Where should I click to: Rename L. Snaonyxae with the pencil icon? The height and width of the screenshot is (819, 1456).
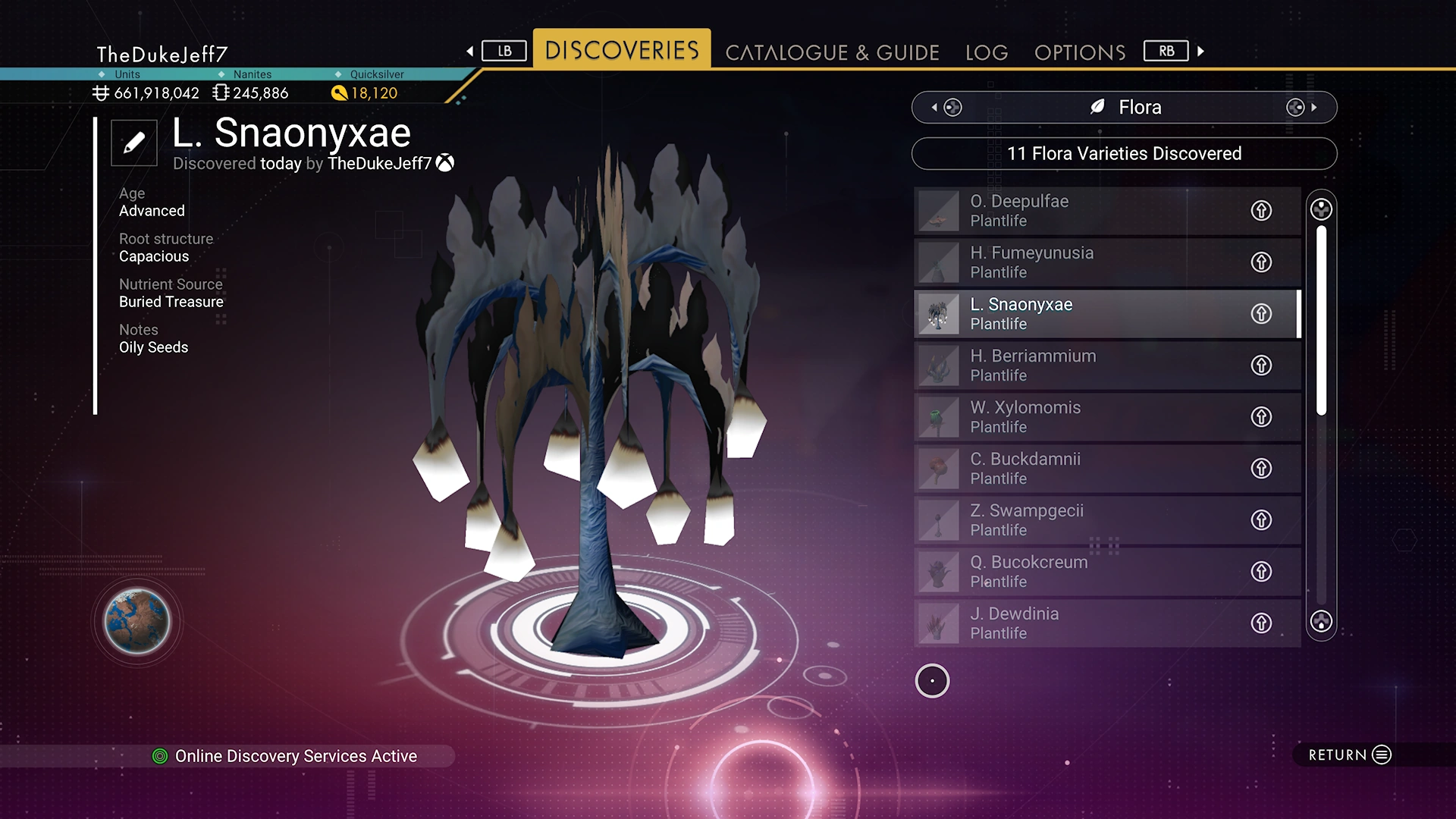coord(134,143)
